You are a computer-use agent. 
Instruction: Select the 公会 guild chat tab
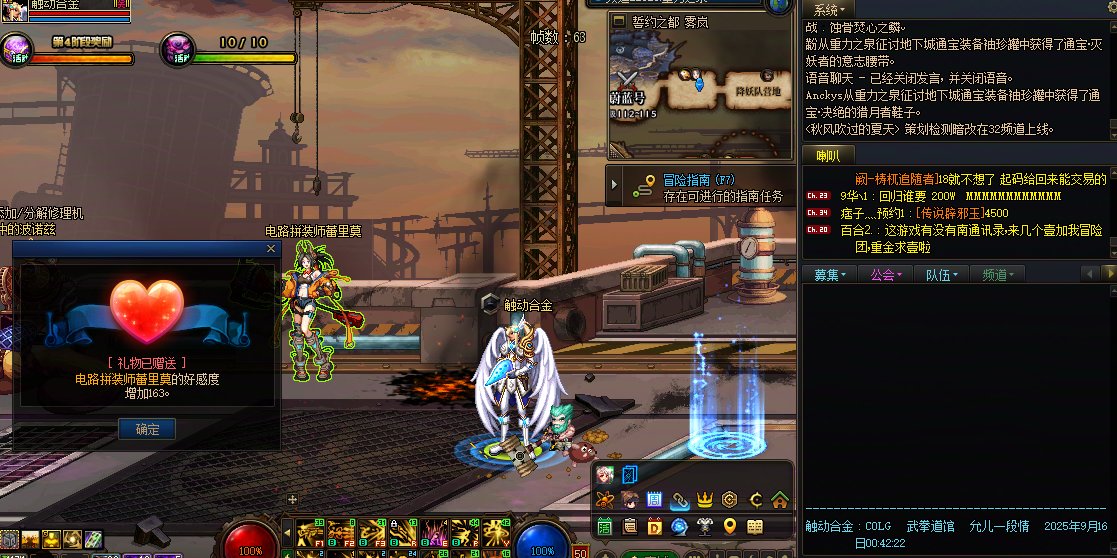point(886,274)
